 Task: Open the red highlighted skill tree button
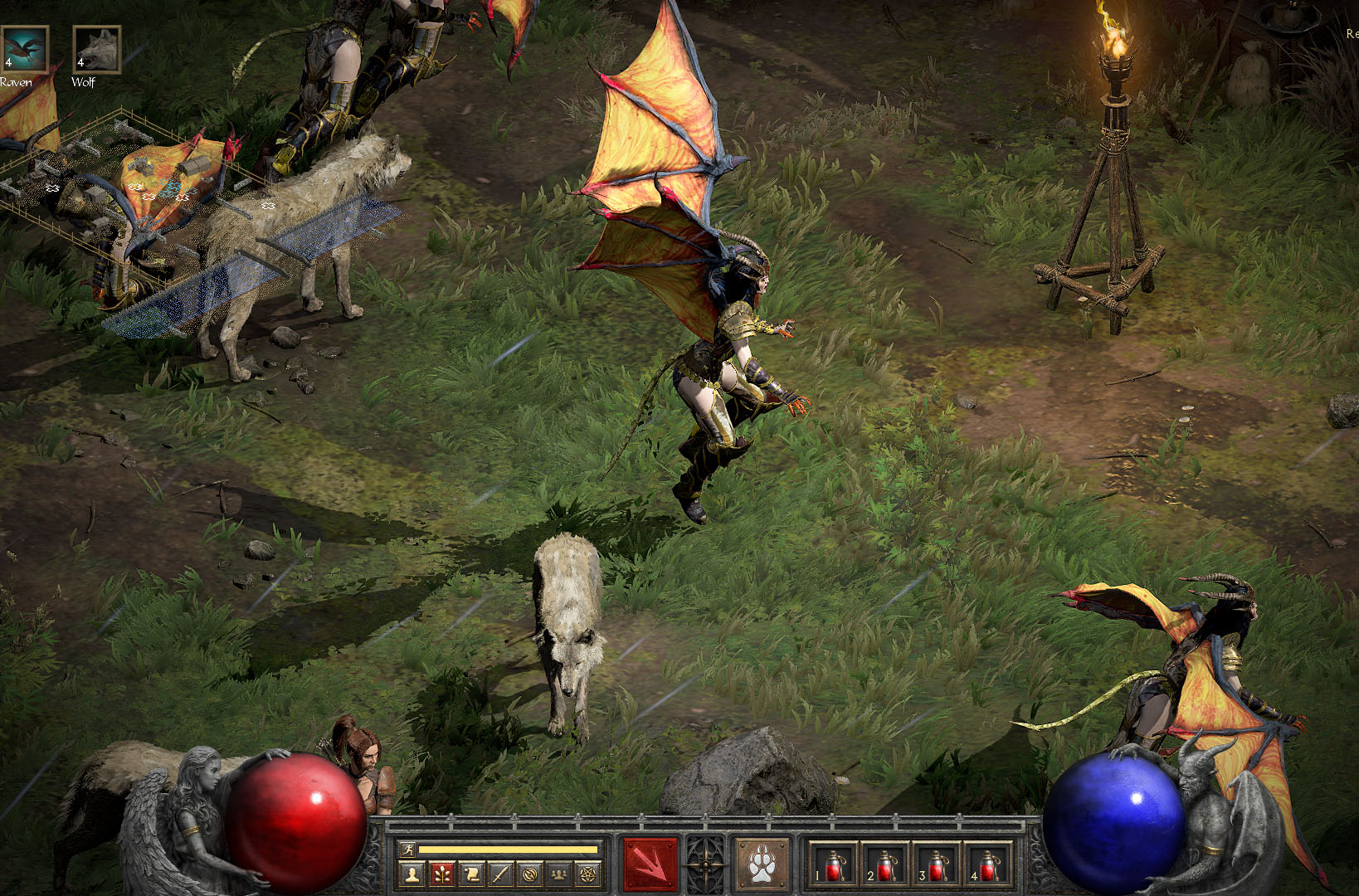pyautogui.click(x=441, y=873)
